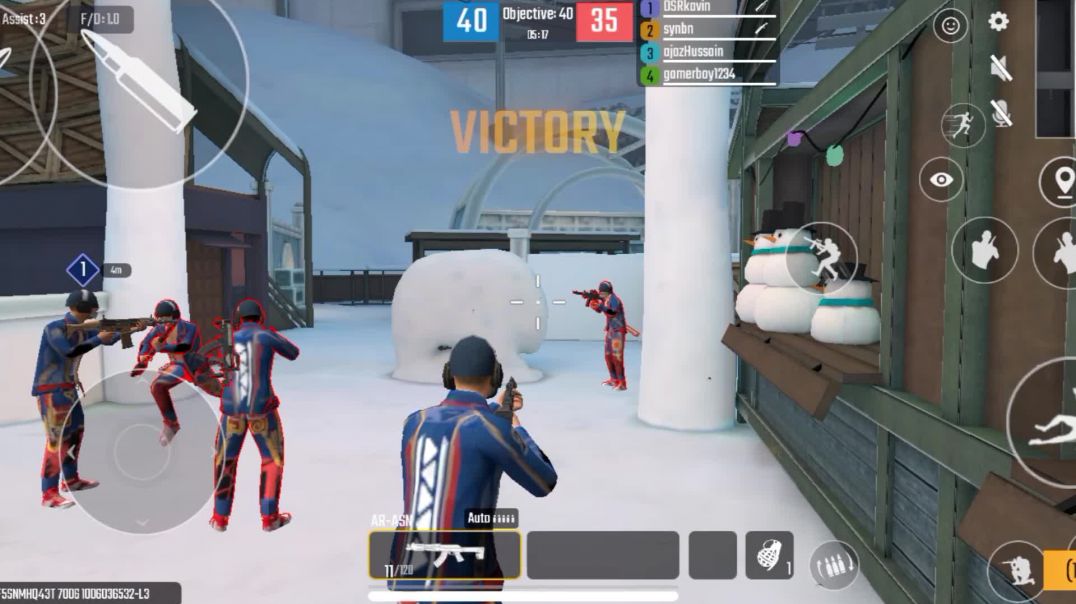Tap the virtual movement joystick
This screenshot has width=1076, height=604.
tap(142, 452)
